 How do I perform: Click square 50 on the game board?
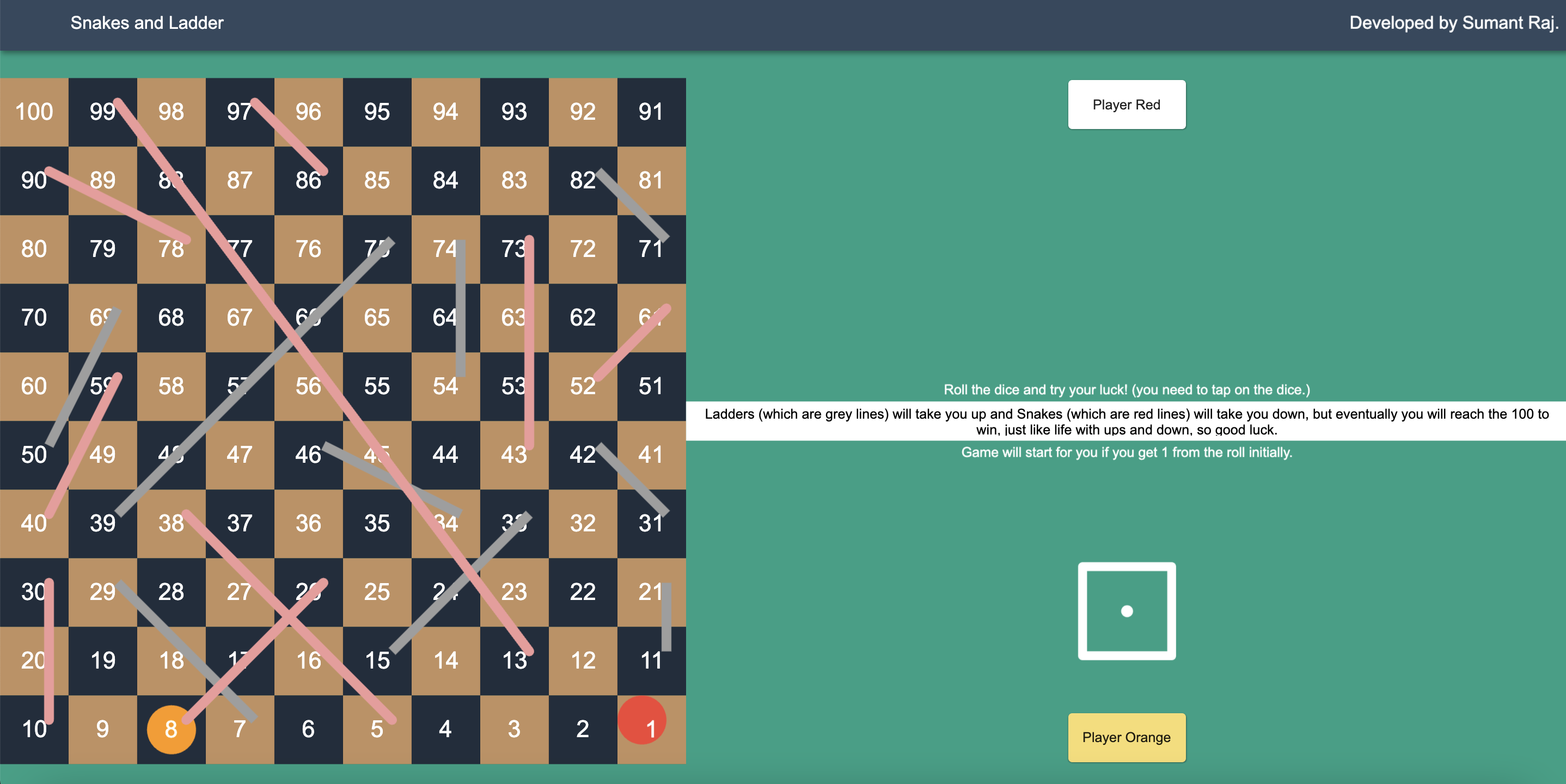(34, 455)
